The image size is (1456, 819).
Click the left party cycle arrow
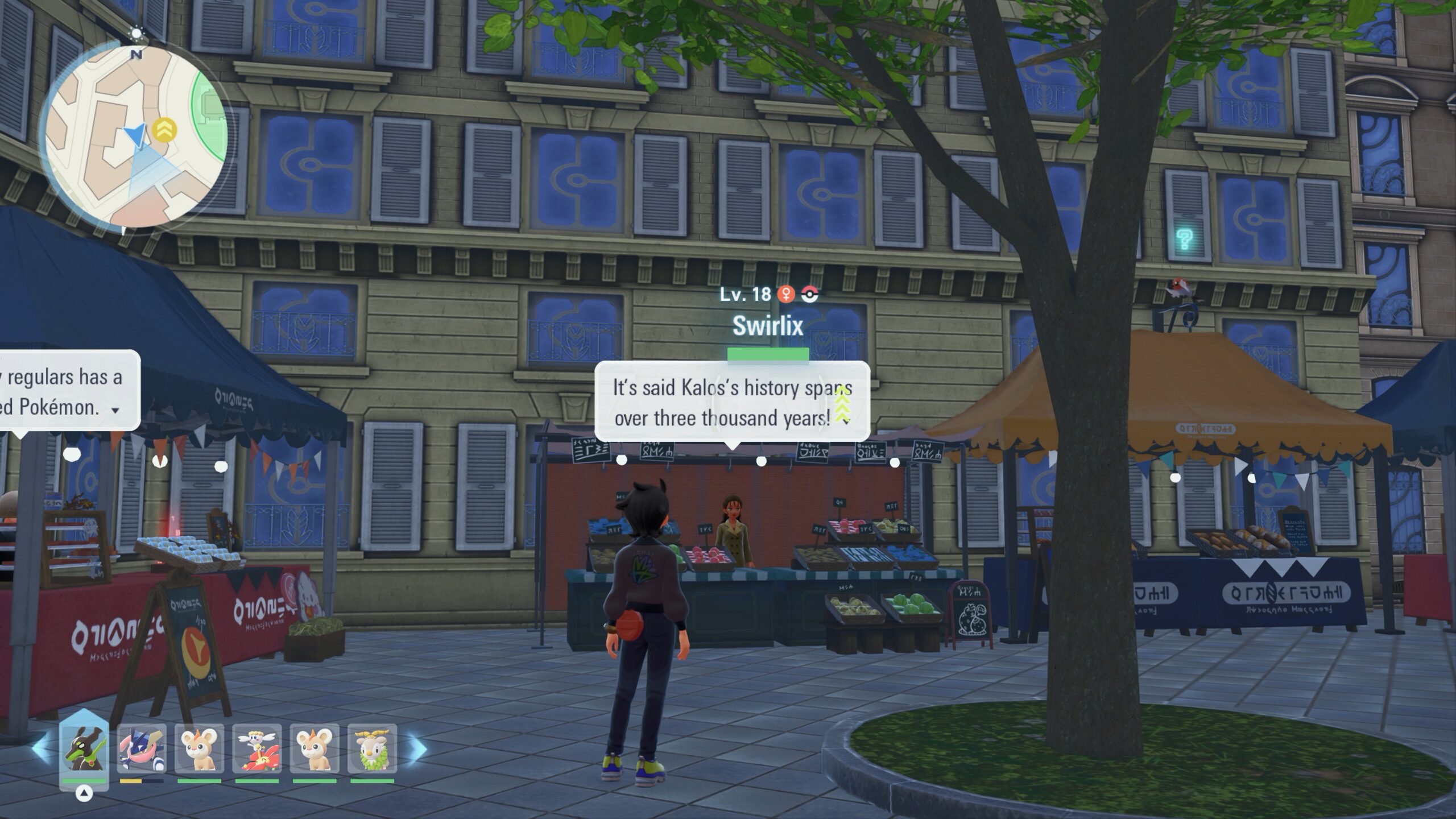click(40, 748)
